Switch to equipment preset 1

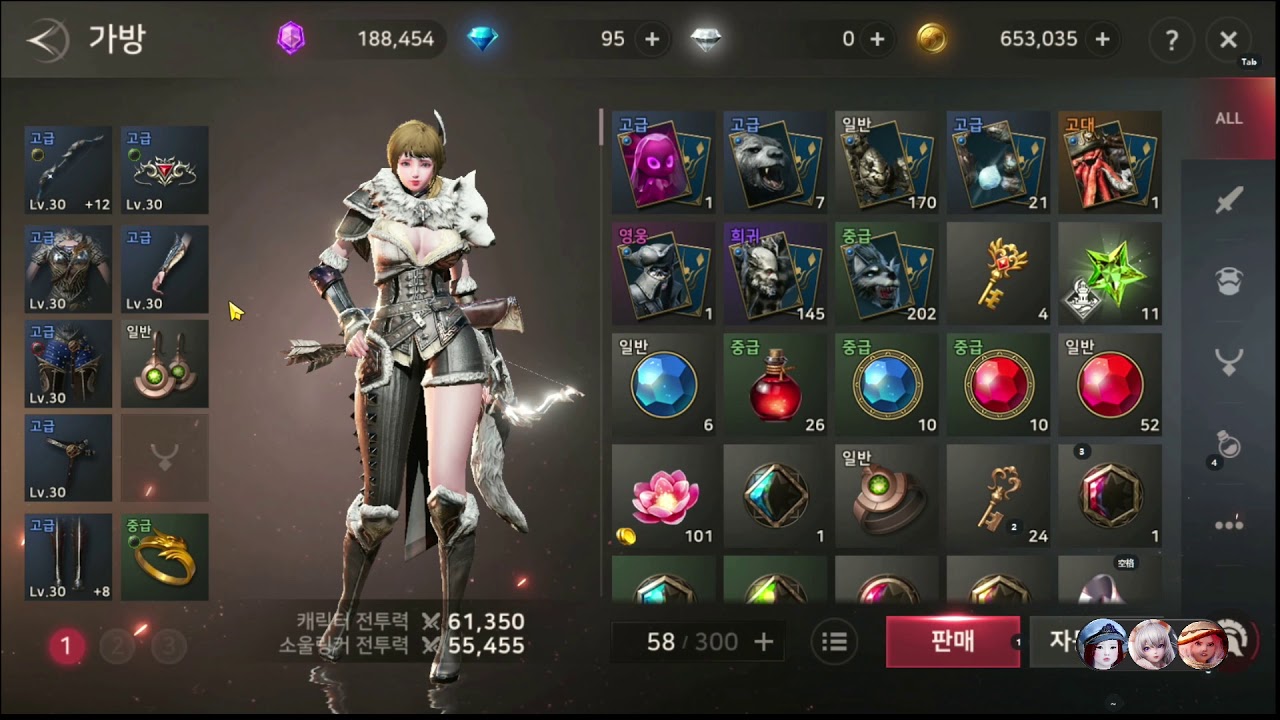click(66, 646)
